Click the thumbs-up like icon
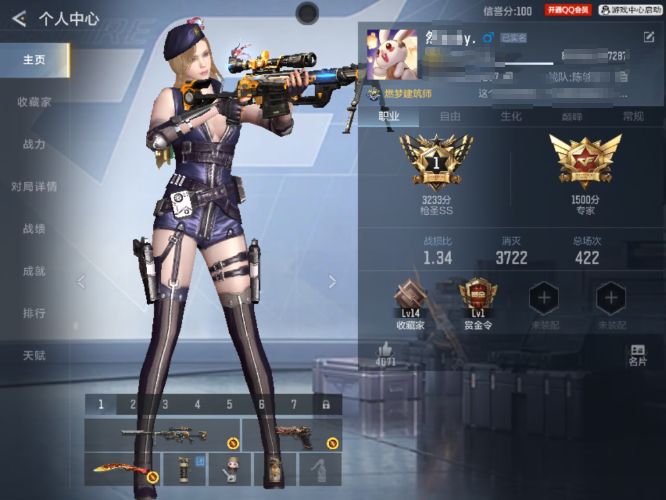Screen dimensions: 666x500 (385, 351)
